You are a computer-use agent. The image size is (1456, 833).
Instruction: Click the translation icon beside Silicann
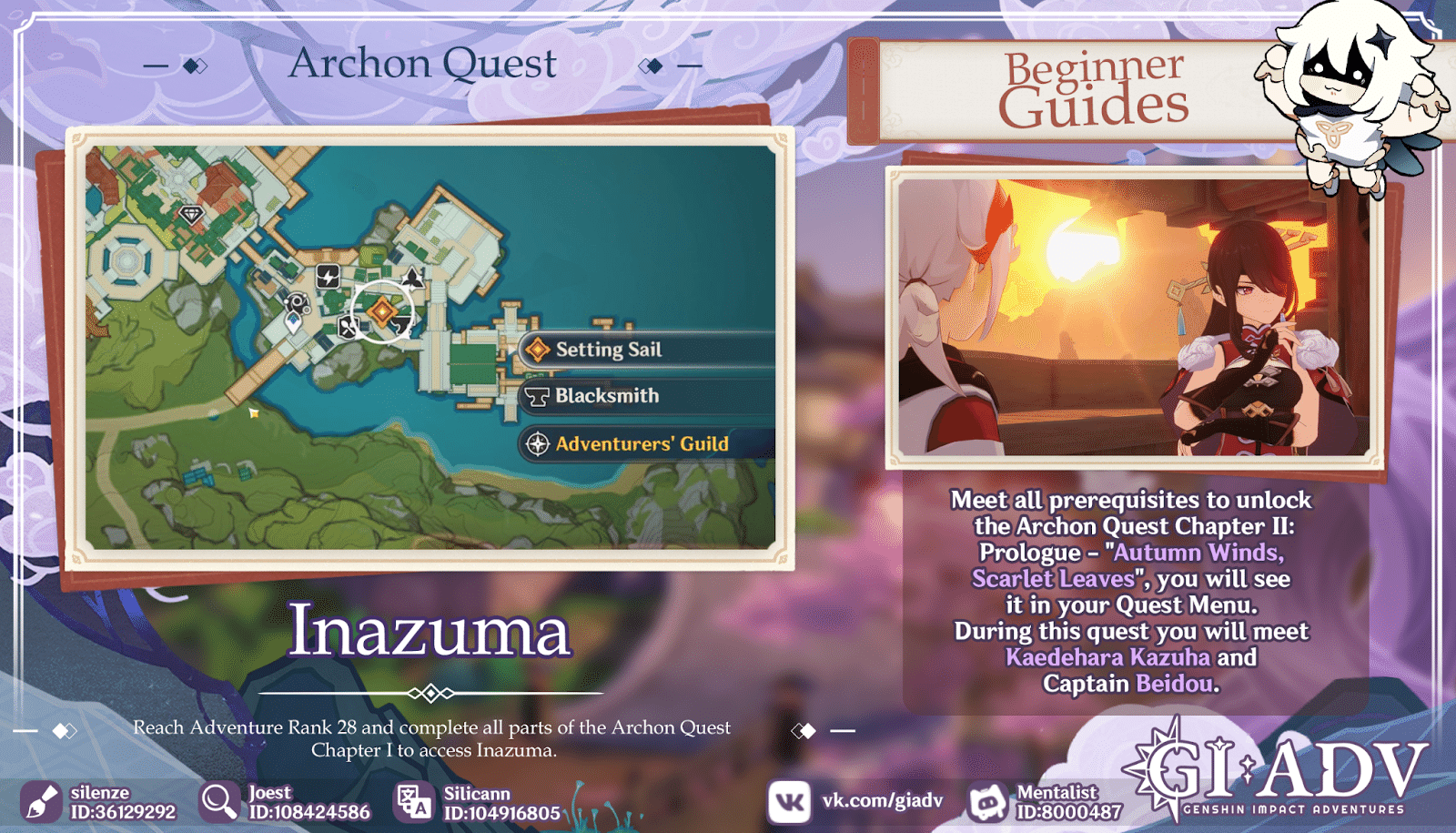pos(413,801)
